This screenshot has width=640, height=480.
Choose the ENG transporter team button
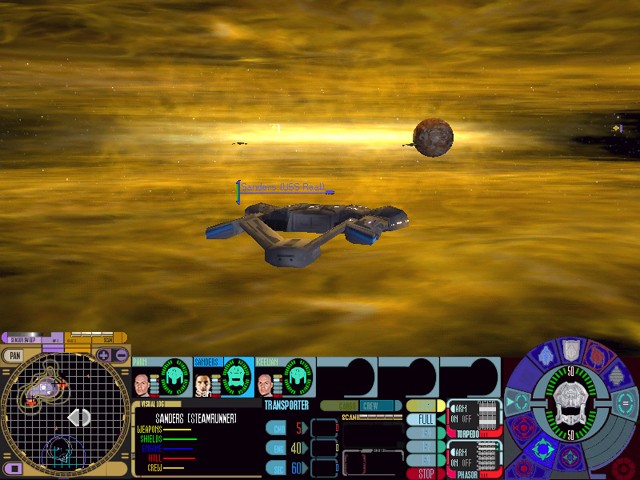point(275,448)
